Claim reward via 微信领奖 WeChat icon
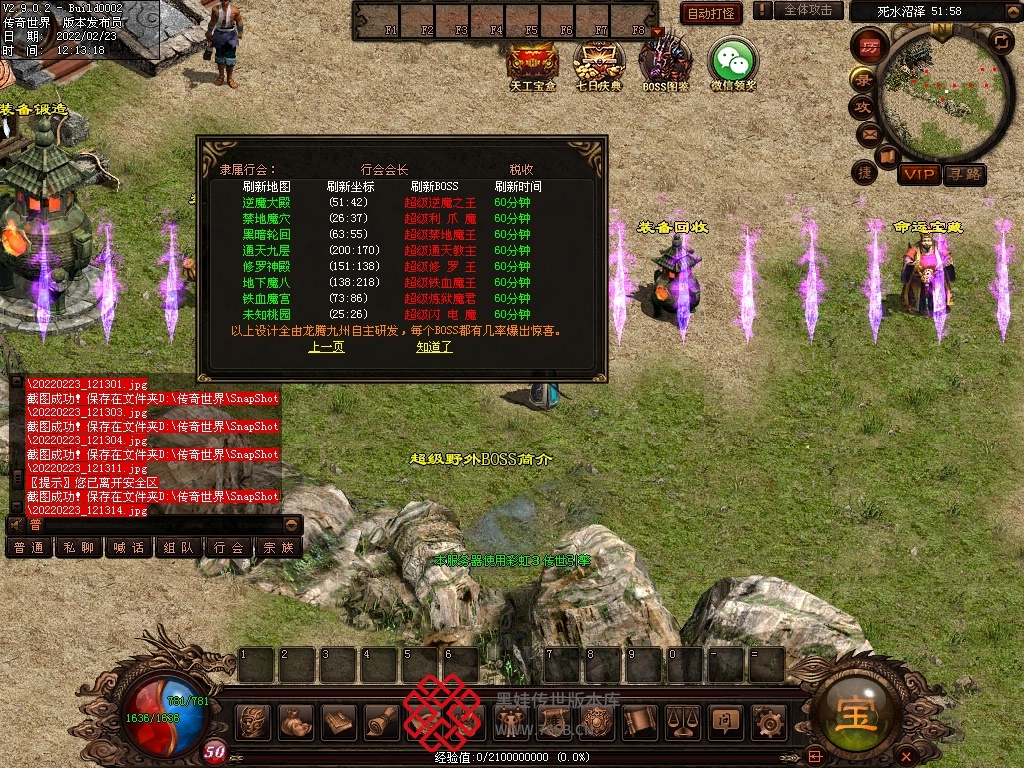Image resolution: width=1024 pixels, height=768 pixels. click(x=733, y=63)
